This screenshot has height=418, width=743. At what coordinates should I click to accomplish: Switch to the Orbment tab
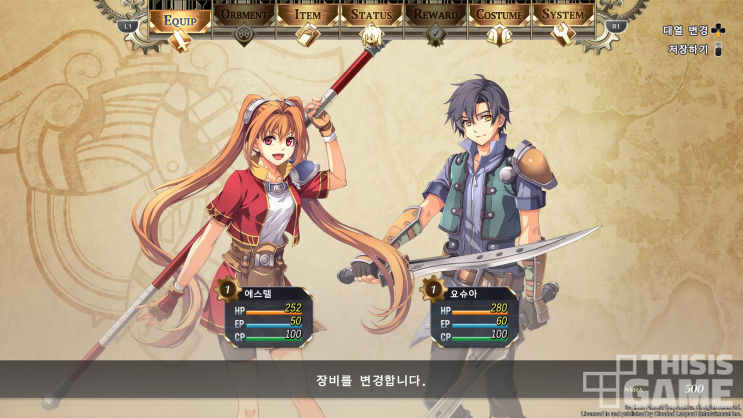coord(242,17)
